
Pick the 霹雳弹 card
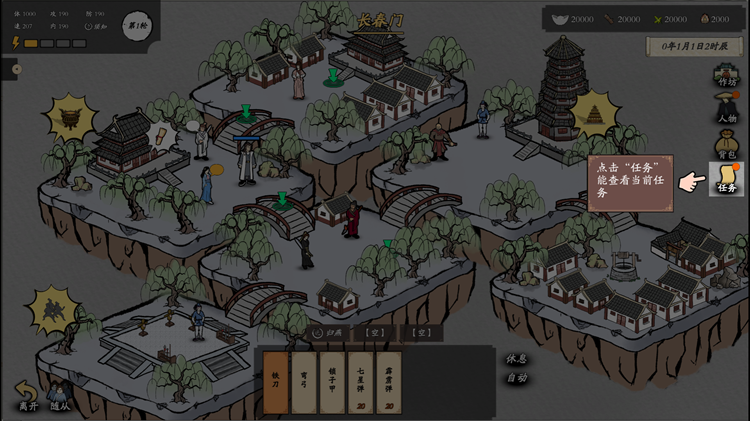point(389,382)
